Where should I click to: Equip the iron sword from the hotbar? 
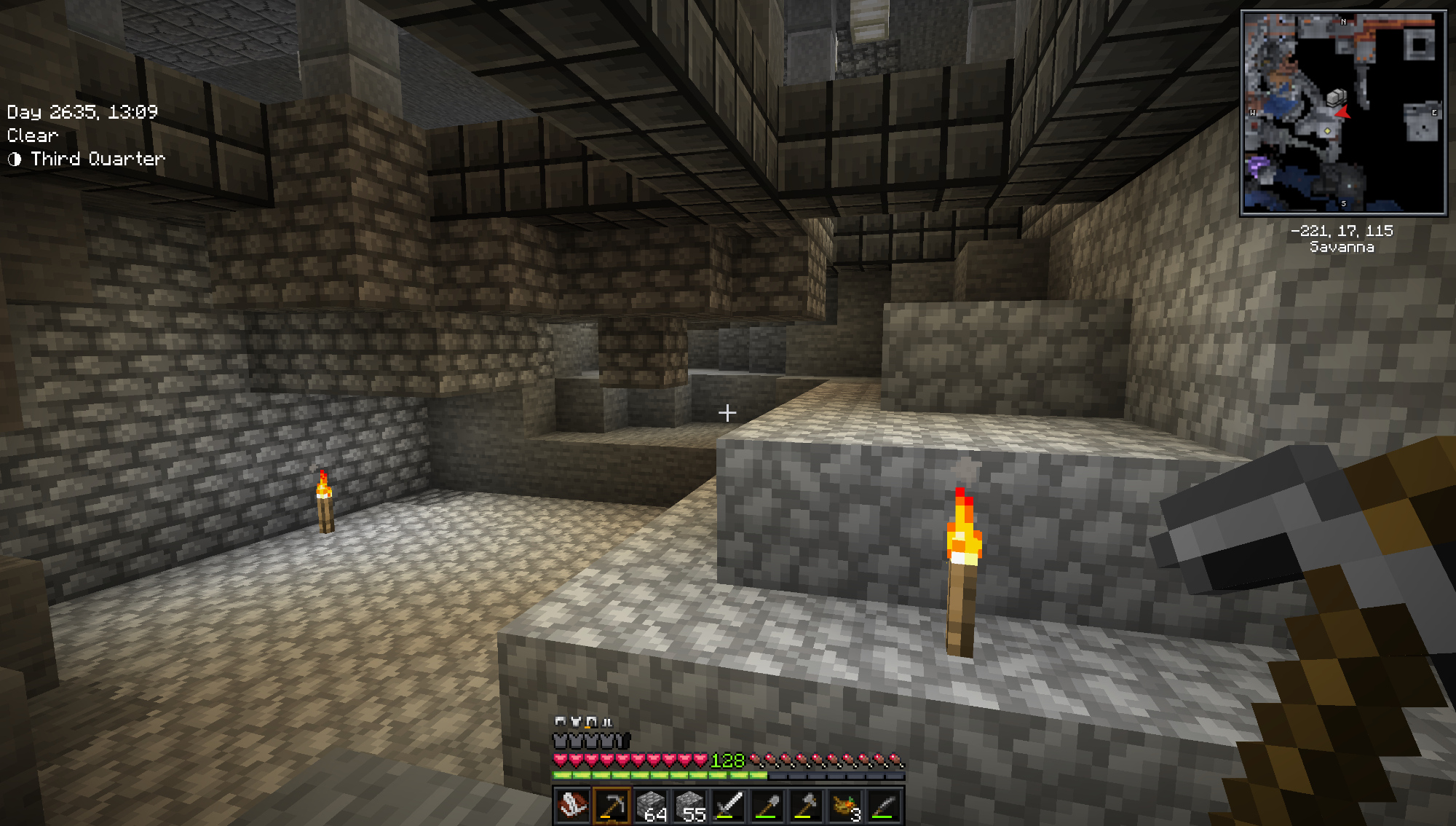click(x=729, y=806)
